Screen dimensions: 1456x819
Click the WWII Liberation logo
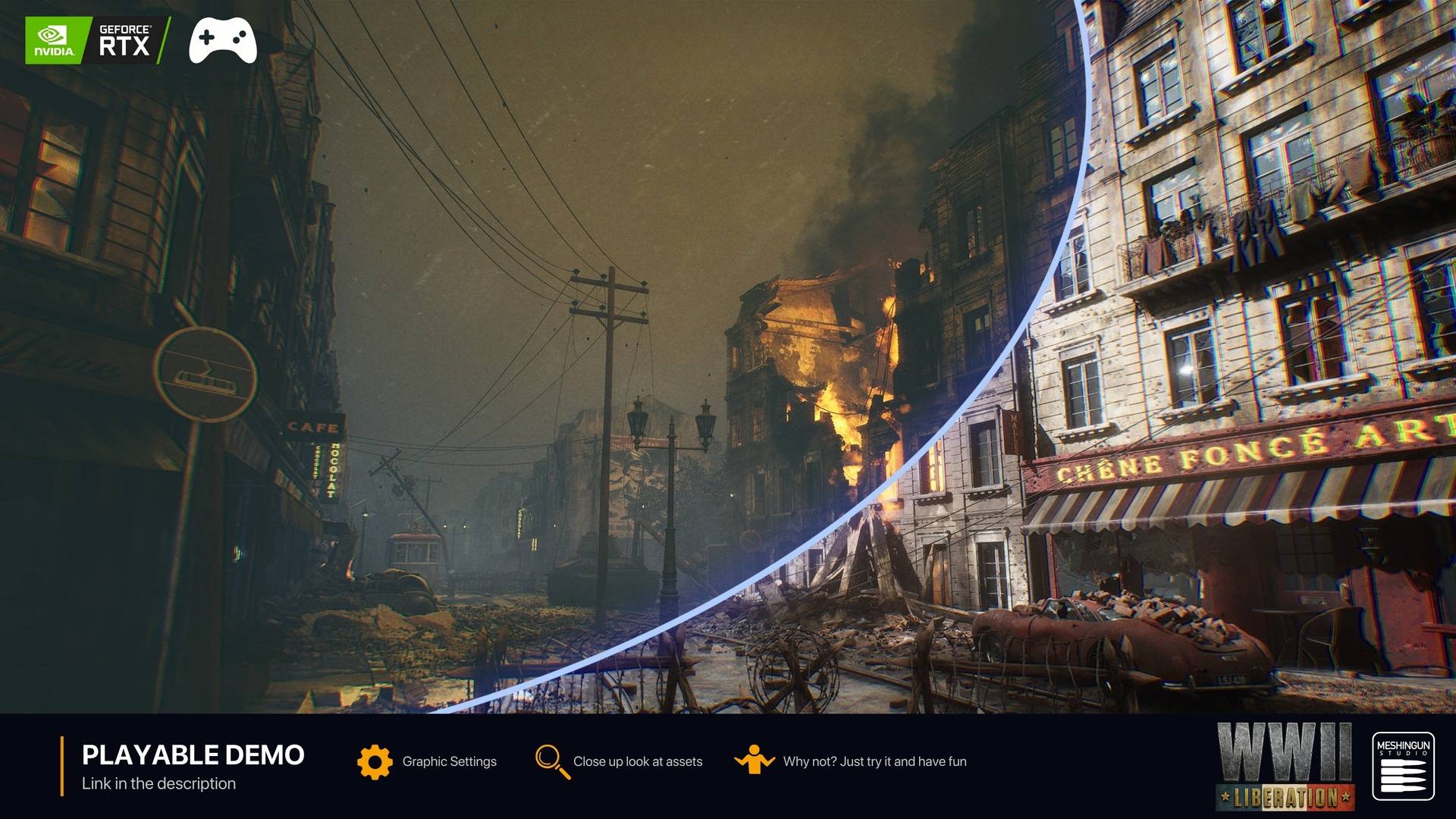(1285, 766)
